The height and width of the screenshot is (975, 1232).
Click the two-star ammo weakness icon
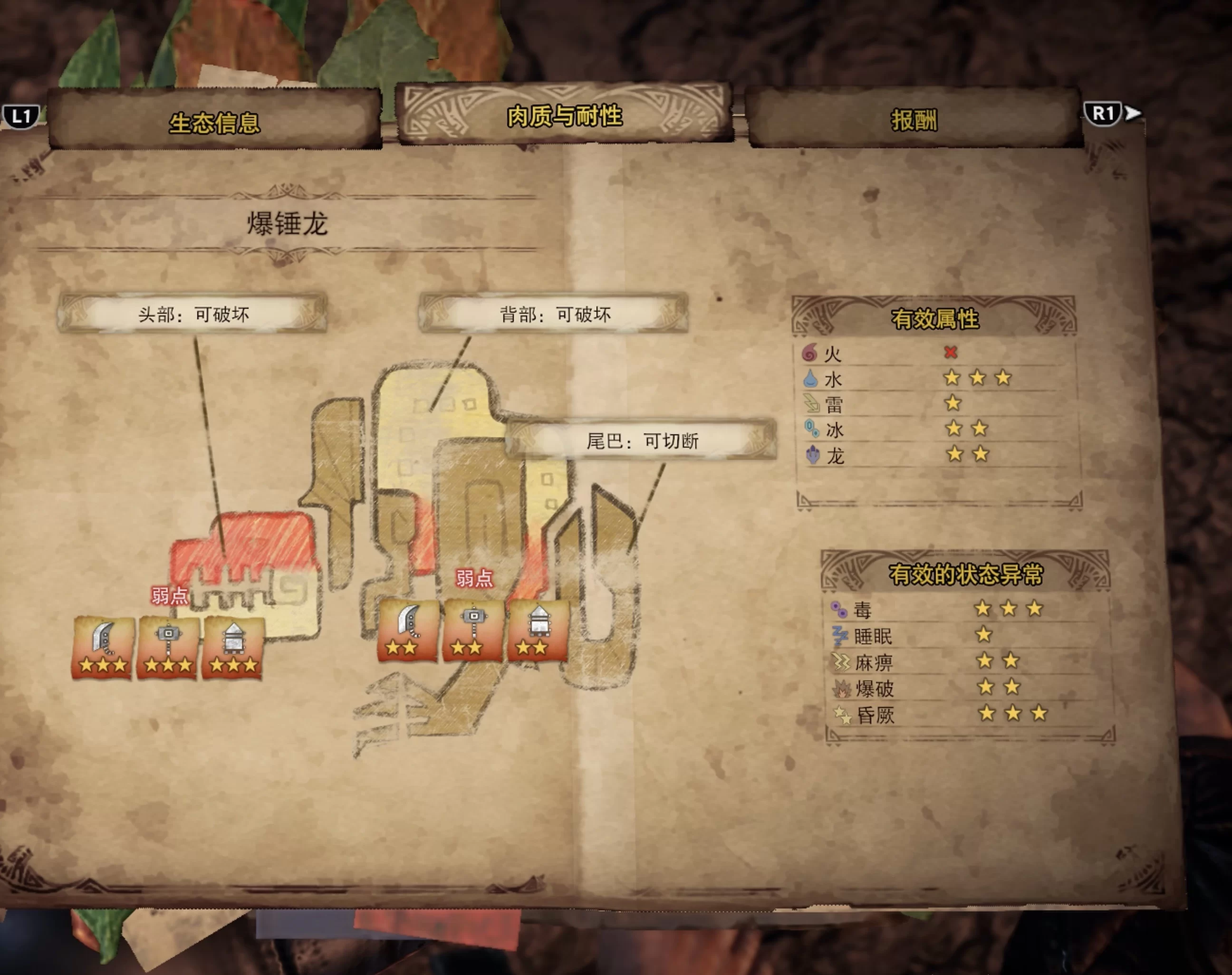pyautogui.click(x=538, y=631)
